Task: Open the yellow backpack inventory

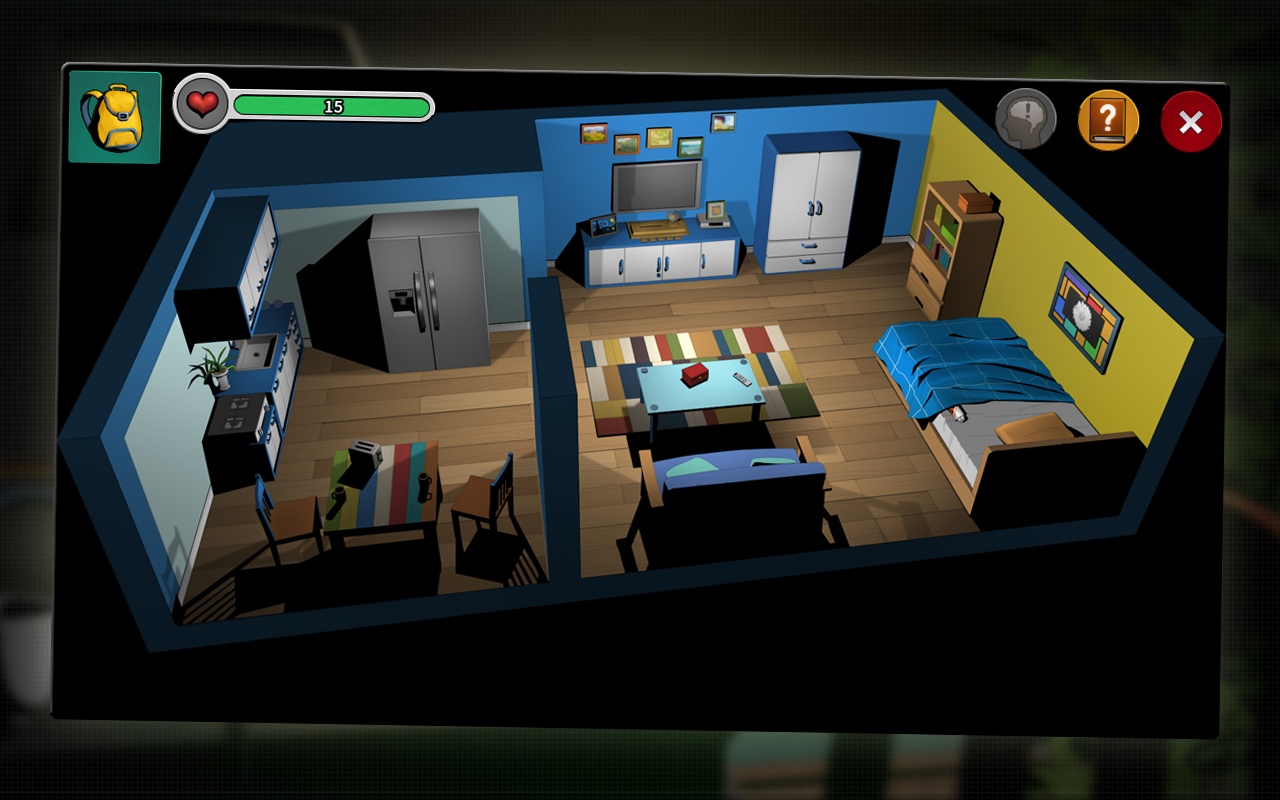Action: (114, 117)
